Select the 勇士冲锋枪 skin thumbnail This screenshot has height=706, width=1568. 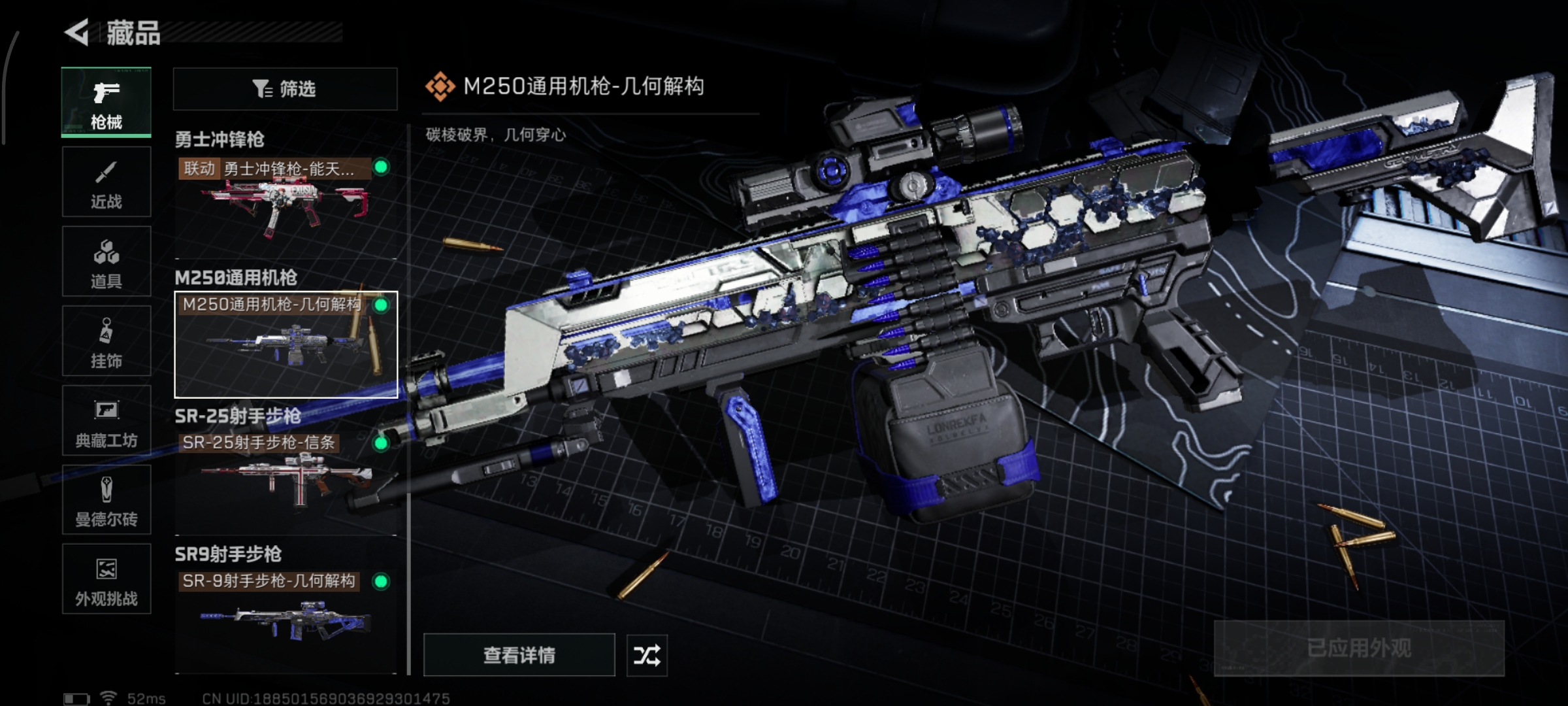click(286, 206)
